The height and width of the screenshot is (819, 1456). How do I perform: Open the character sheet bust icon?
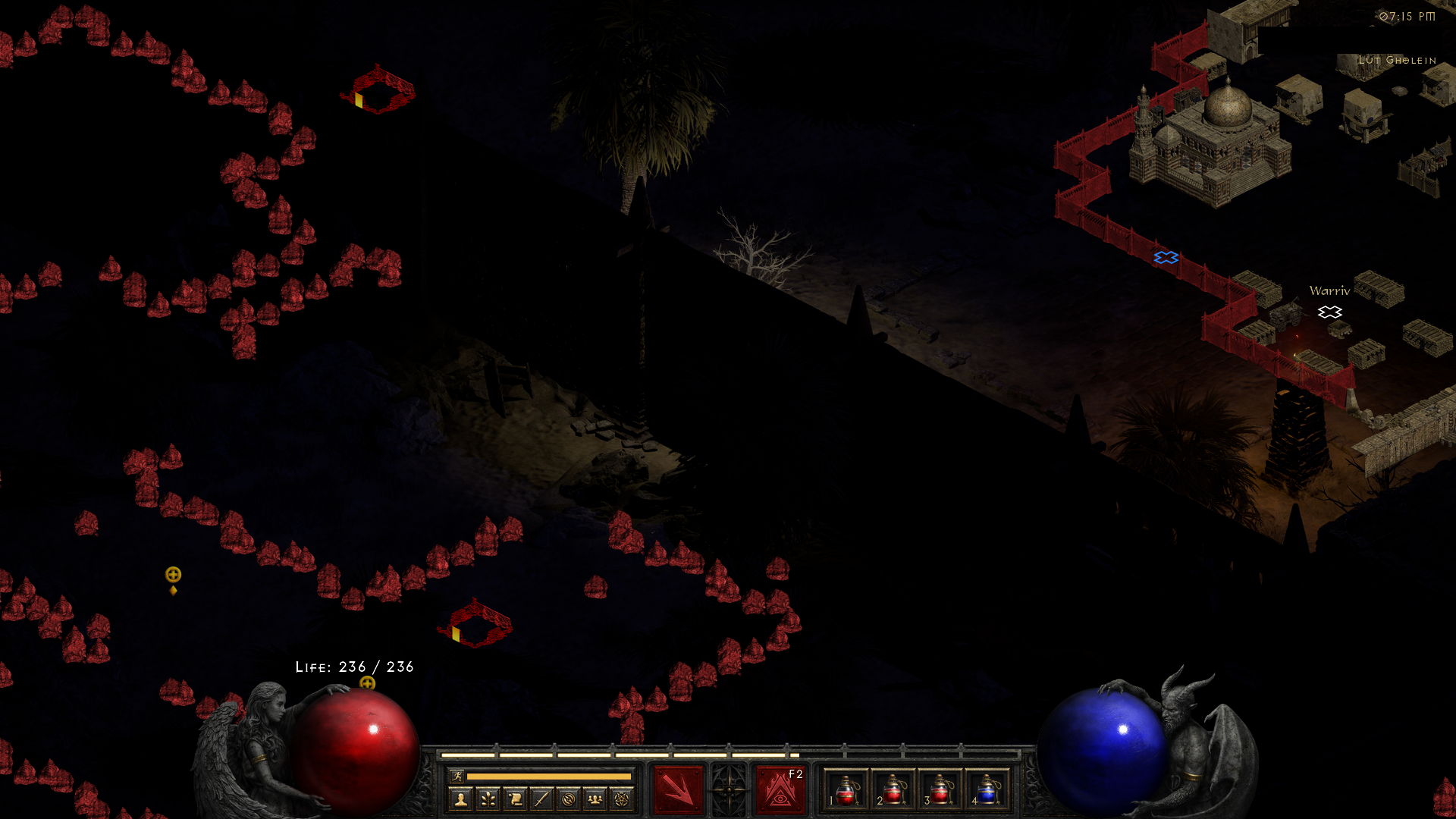pos(460,799)
